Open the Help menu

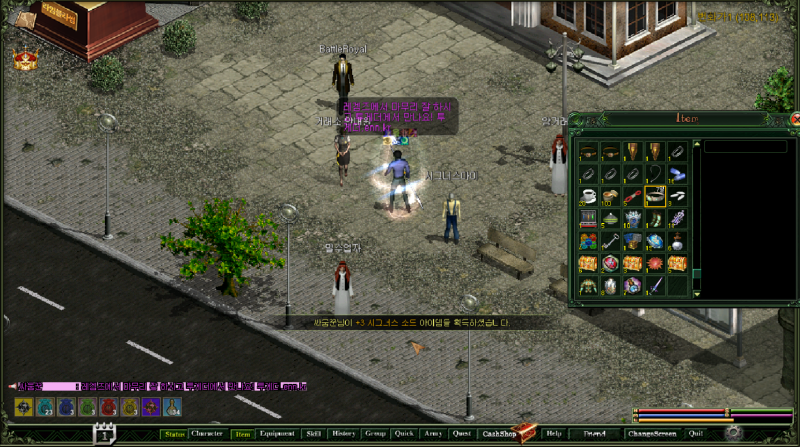554,434
